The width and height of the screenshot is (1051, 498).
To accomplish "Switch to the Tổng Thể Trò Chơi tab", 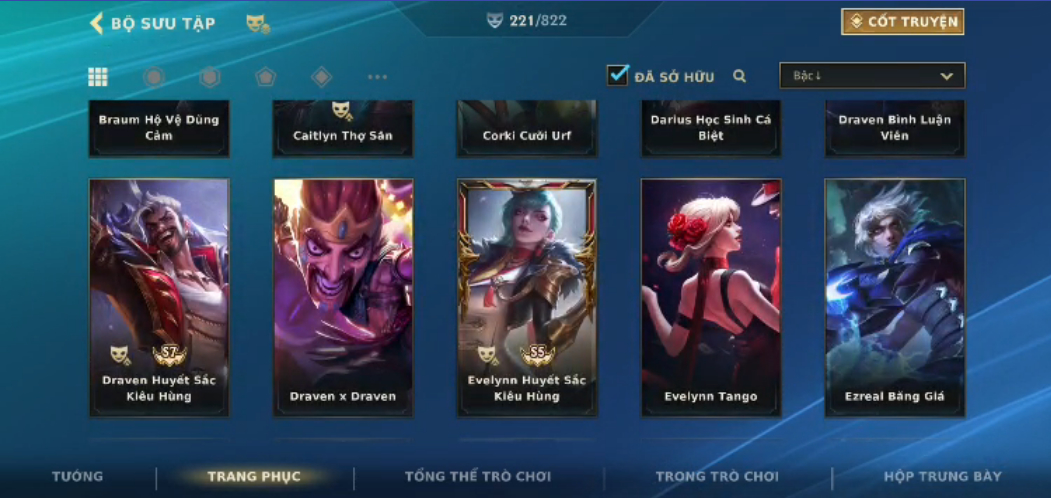I will tap(478, 476).
